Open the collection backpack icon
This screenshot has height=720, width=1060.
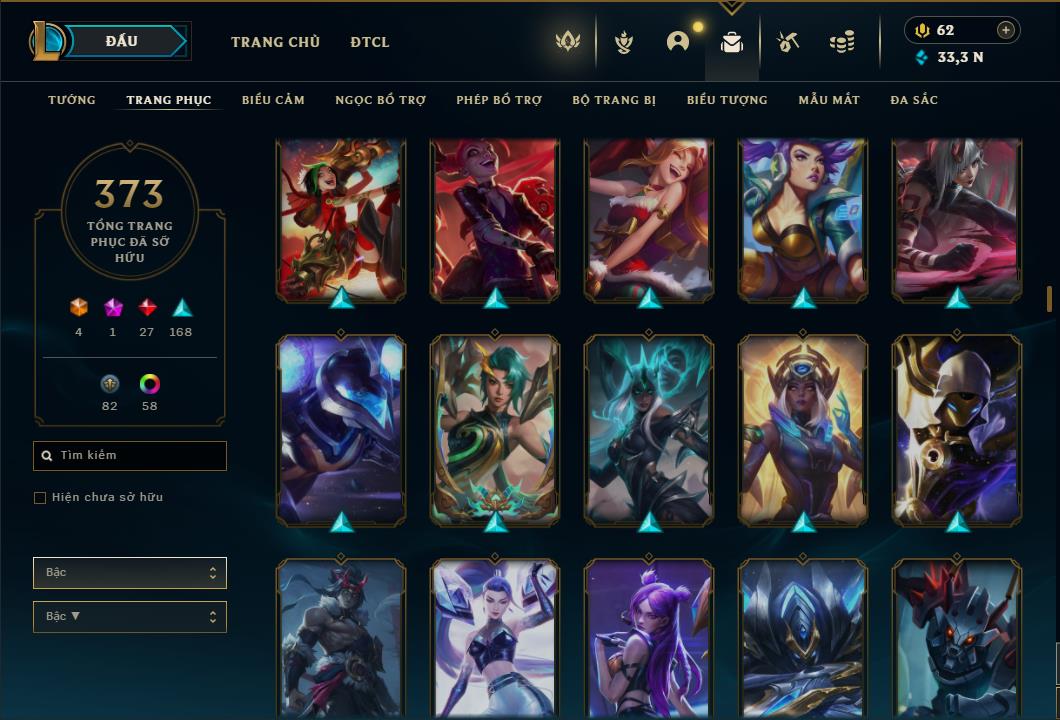pyautogui.click(x=732, y=42)
